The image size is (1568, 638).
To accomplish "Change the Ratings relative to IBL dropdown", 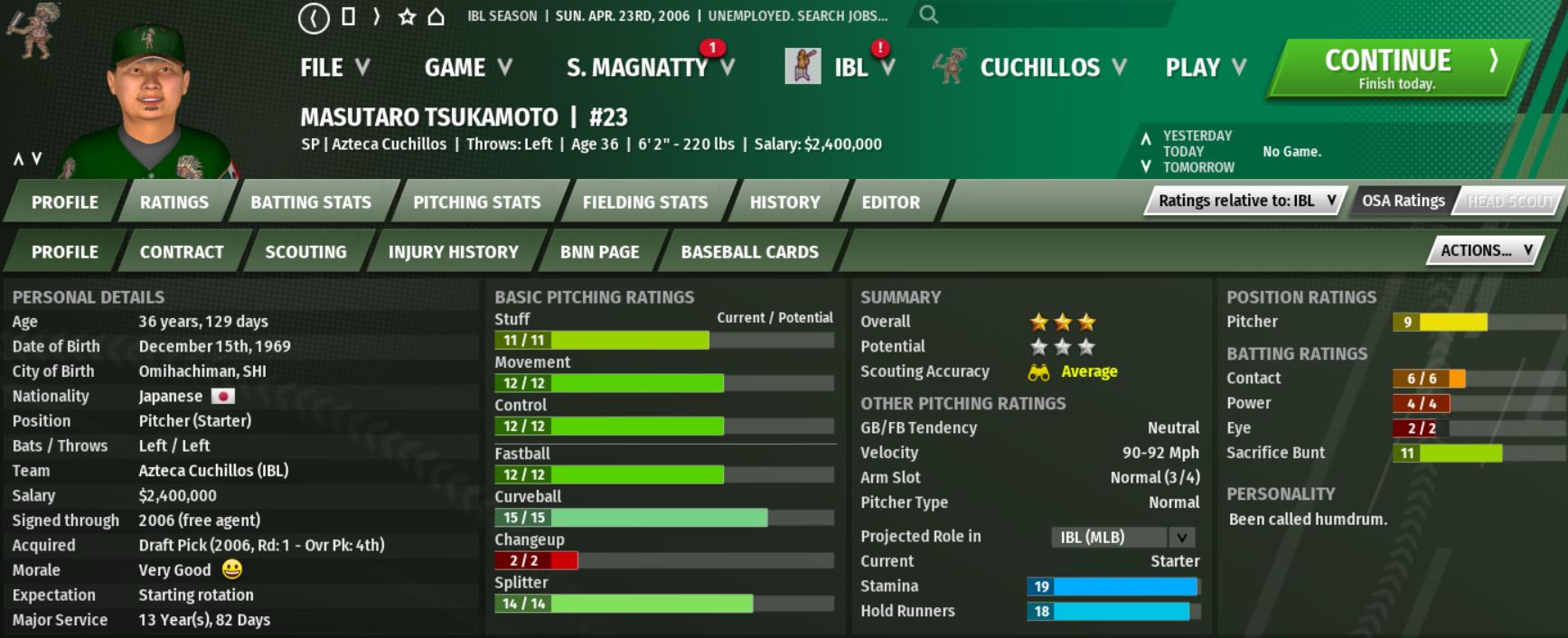I will pos(1245,201).
